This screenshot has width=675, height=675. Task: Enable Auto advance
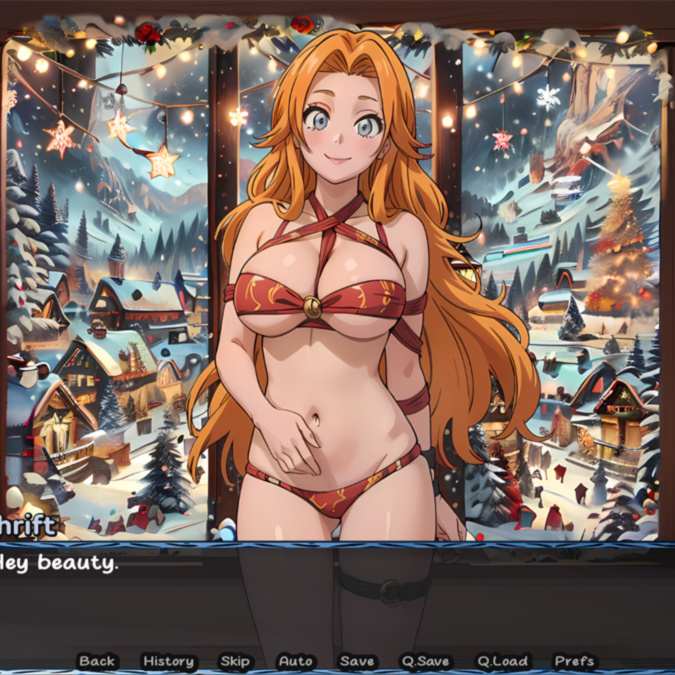[x=296, y=661]
